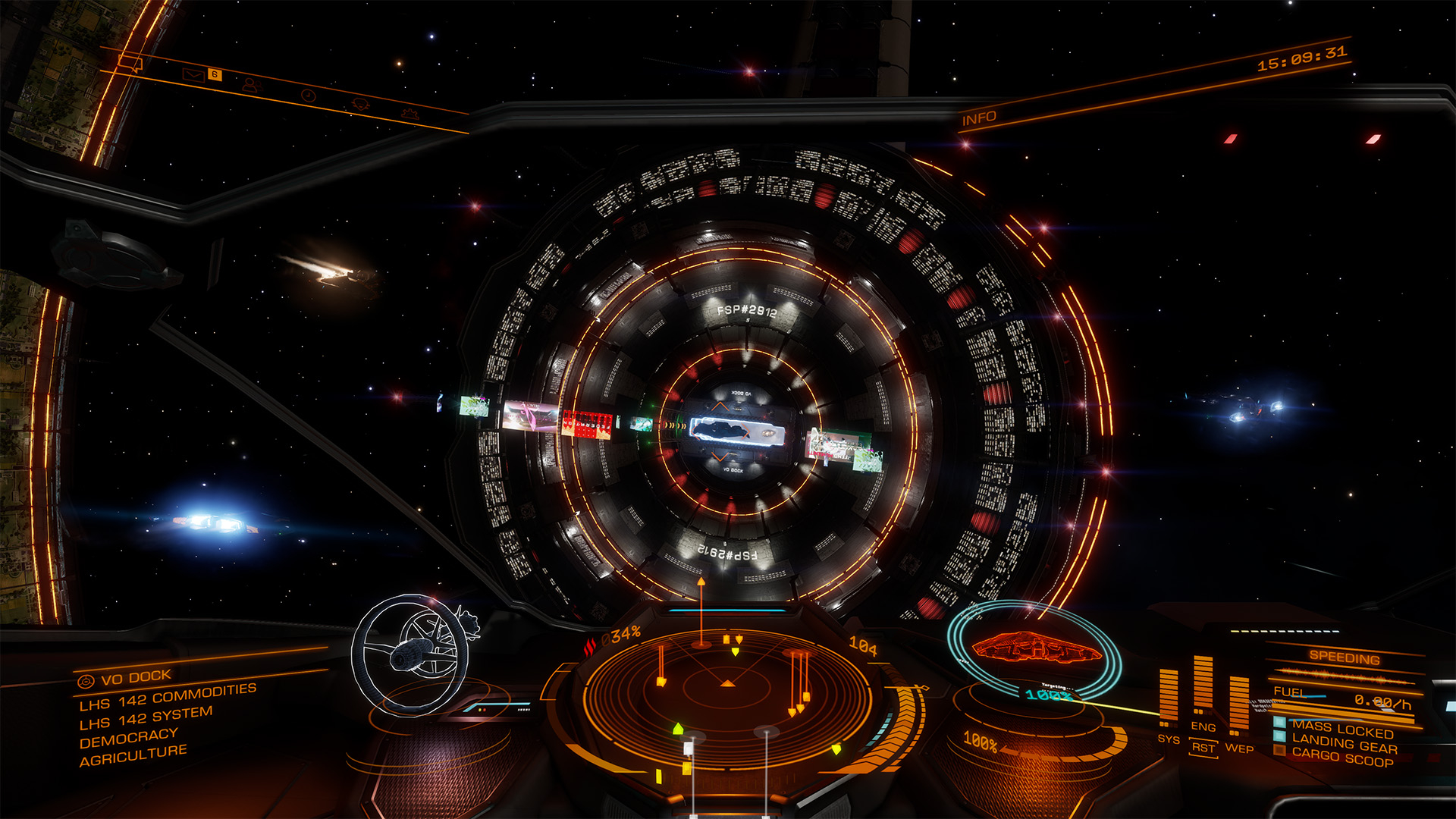Open the settings gear icon in comms bar
Screen dimensions: 1456x819
click(412, 114)
